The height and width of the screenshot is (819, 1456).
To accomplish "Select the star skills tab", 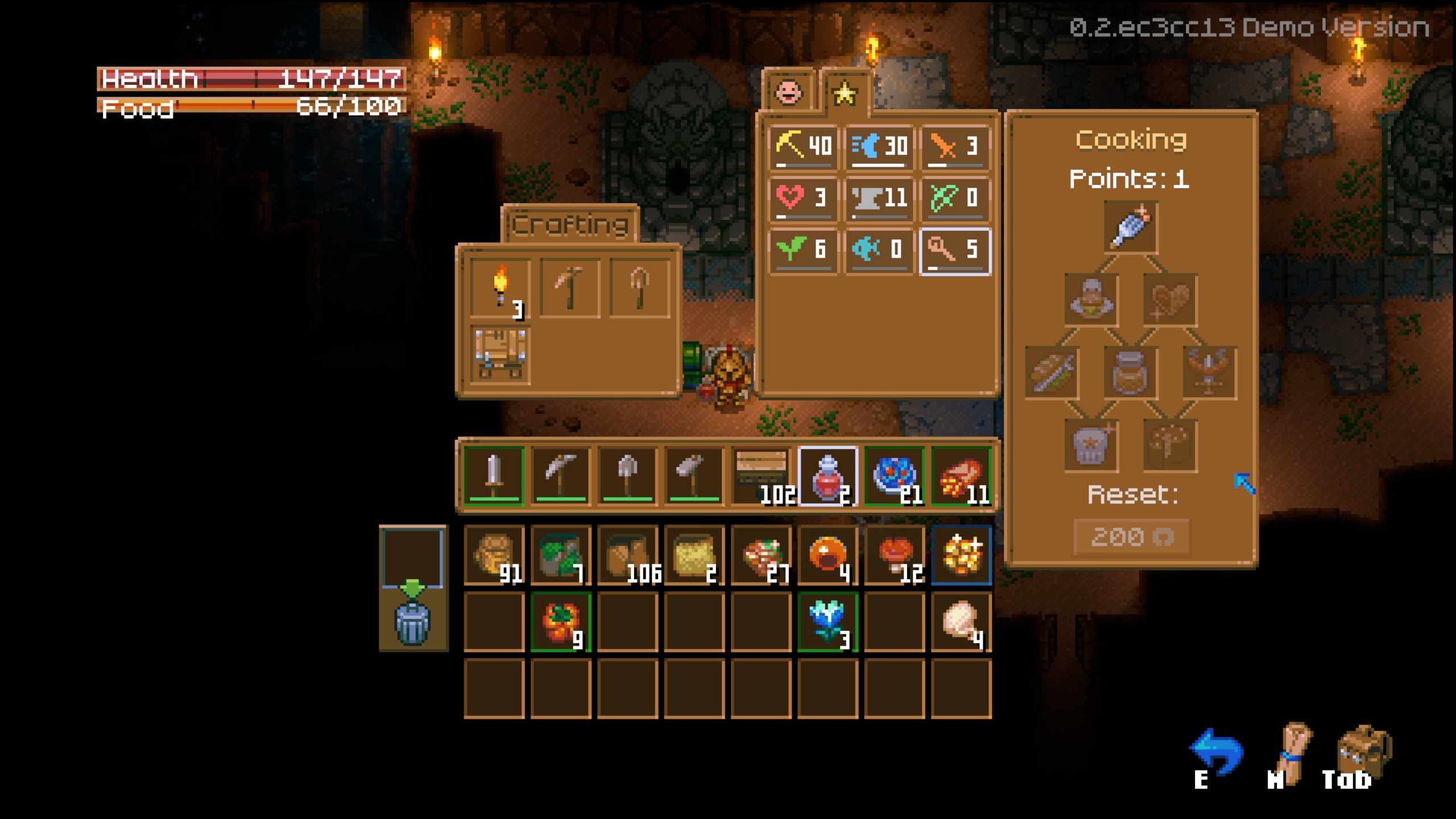I will tap(845, 93).
